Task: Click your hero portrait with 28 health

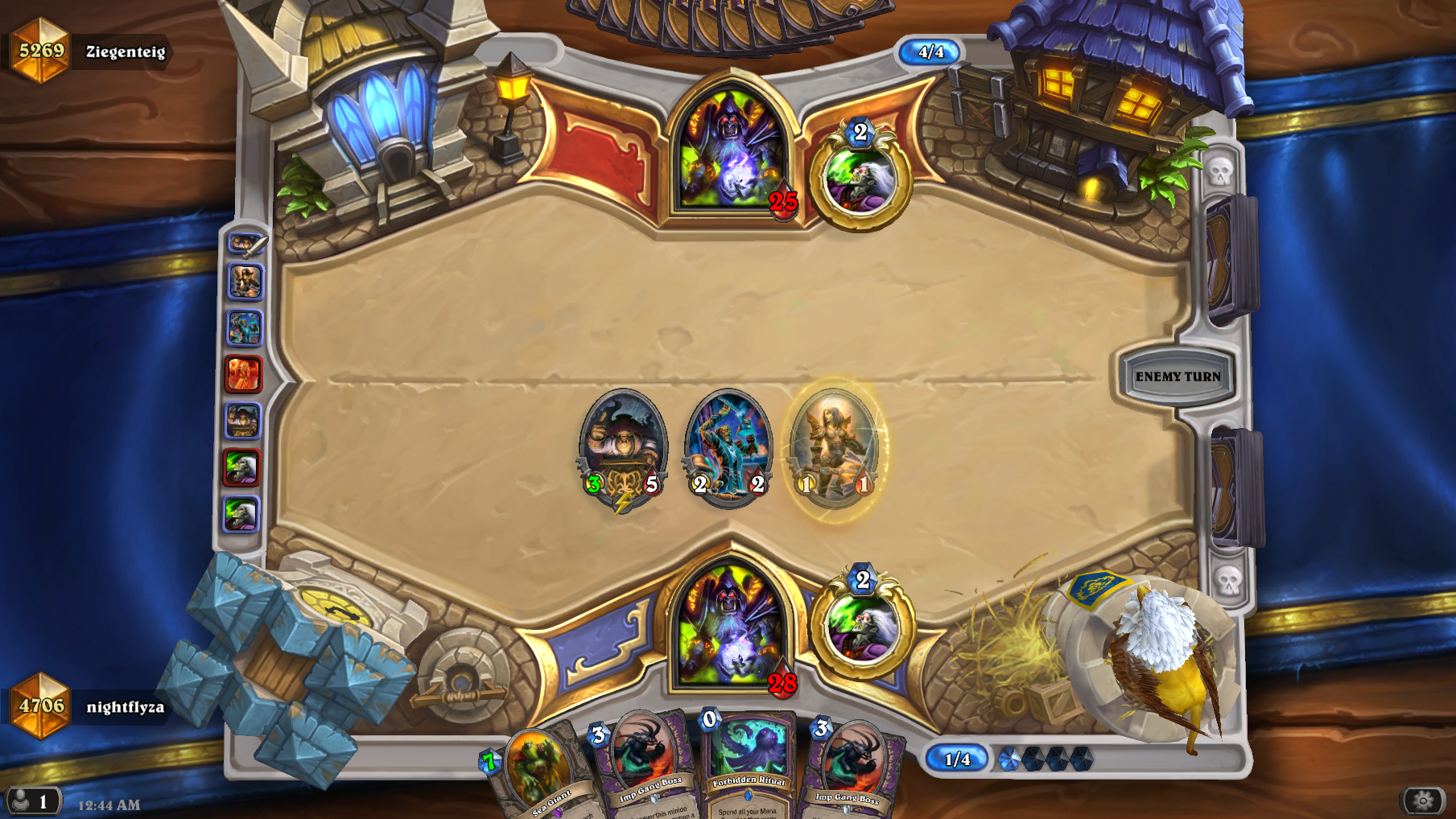Action: tap(731, 624)
